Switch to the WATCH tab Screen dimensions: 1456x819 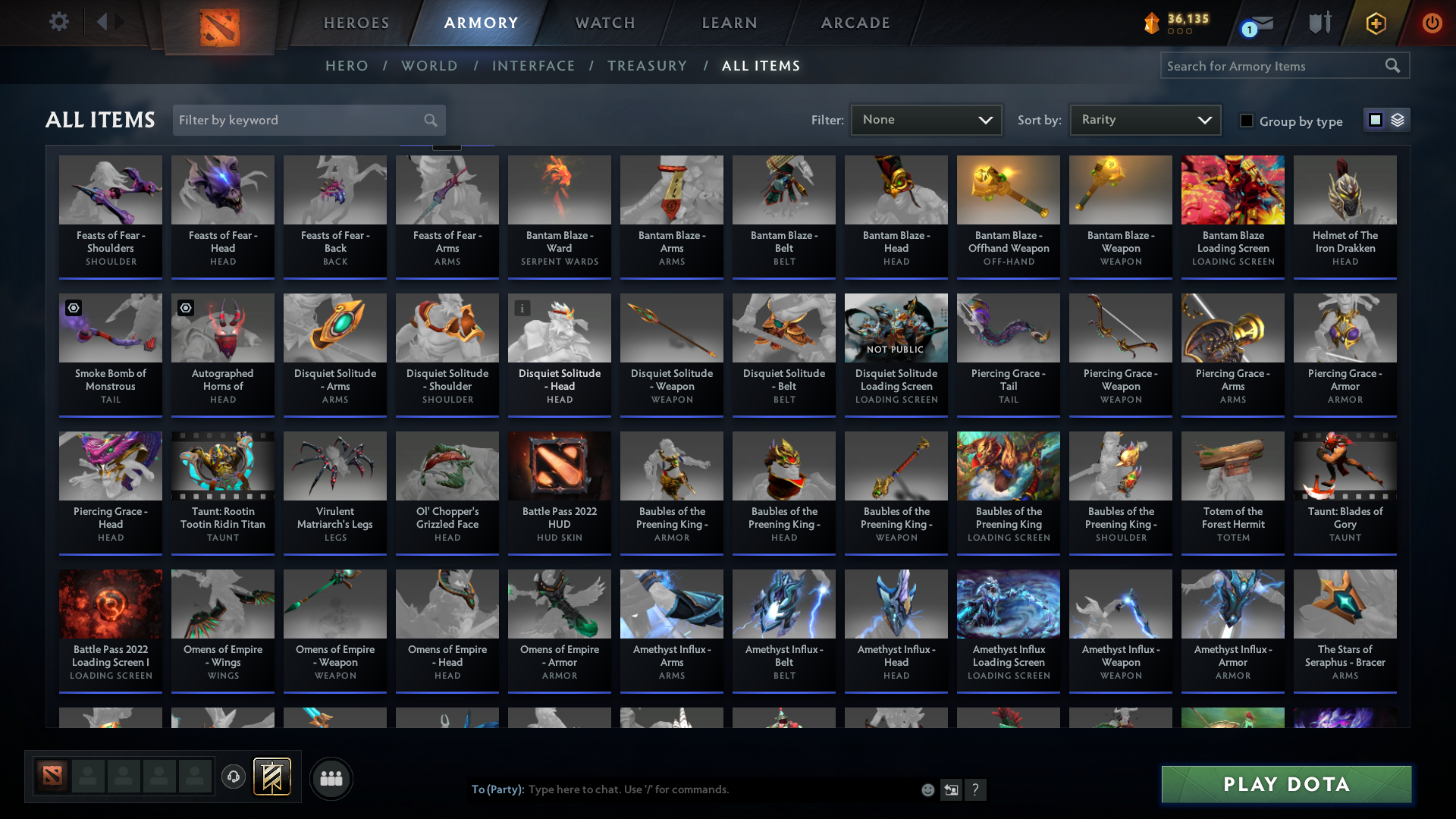pyautogui.click(x=604, y=23)
